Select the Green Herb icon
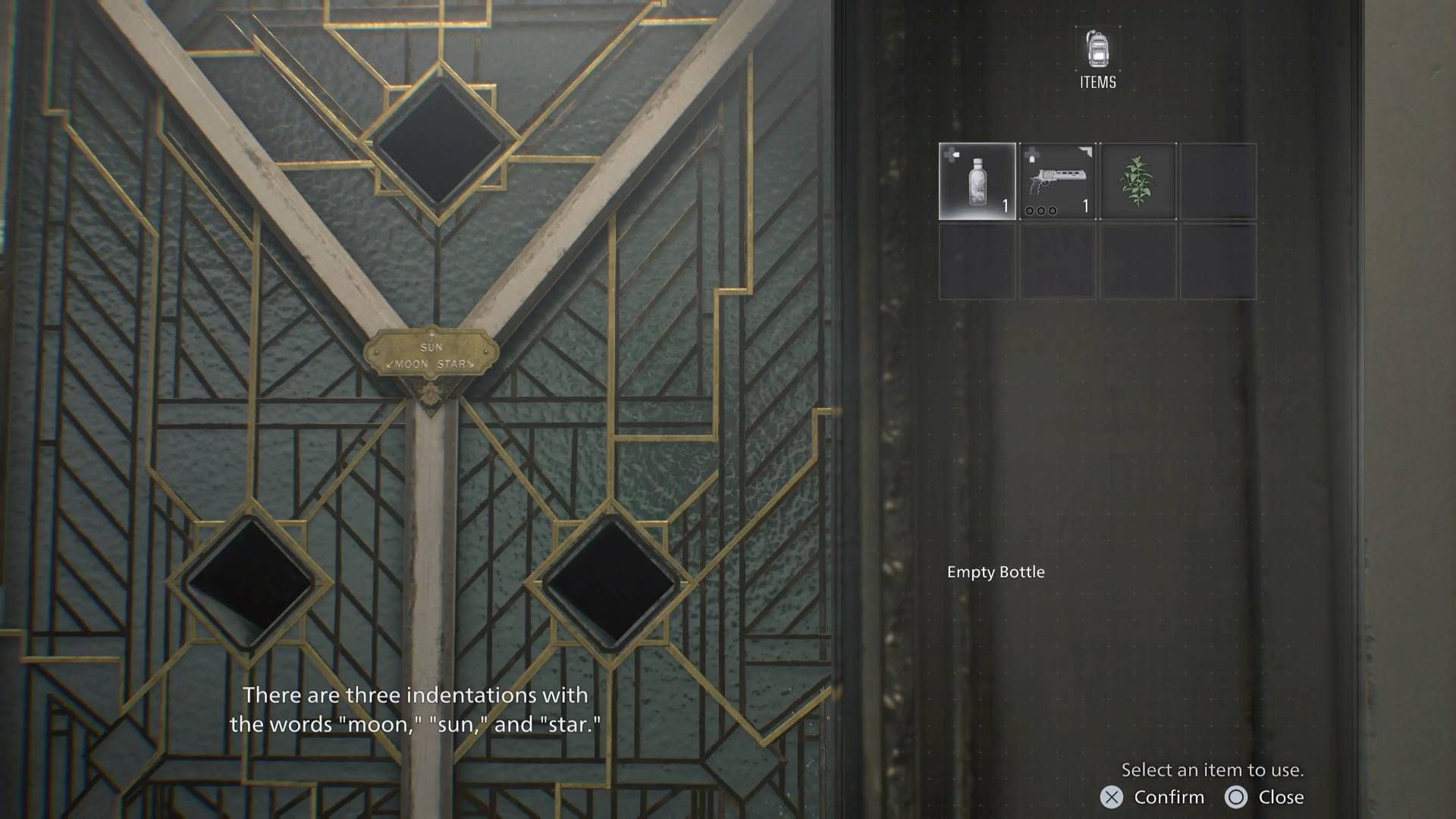This screenshot has height=819, width=1456. [1138, 182]
